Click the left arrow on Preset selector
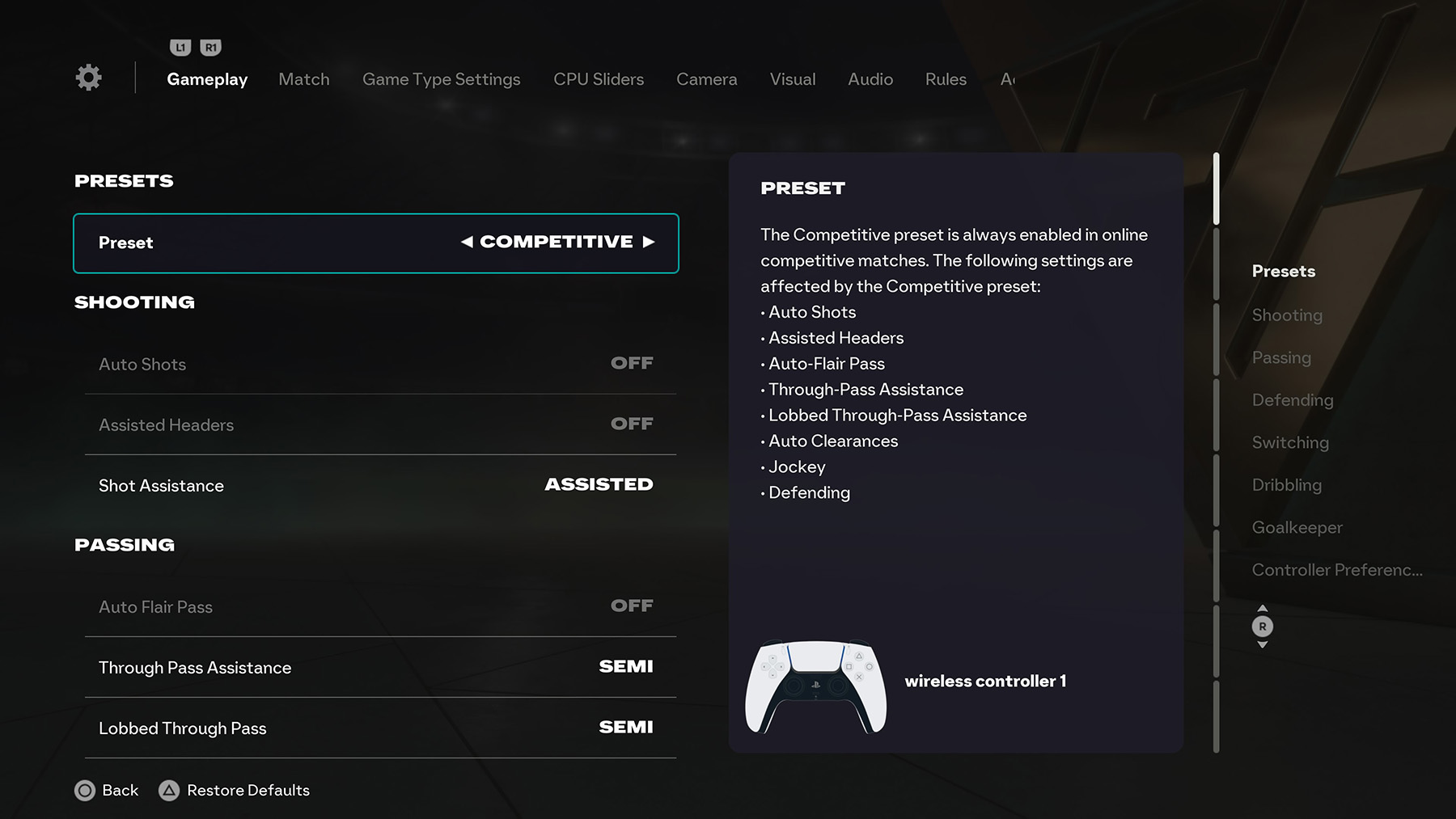The image size is (1456, 819). tap(467, 241)
